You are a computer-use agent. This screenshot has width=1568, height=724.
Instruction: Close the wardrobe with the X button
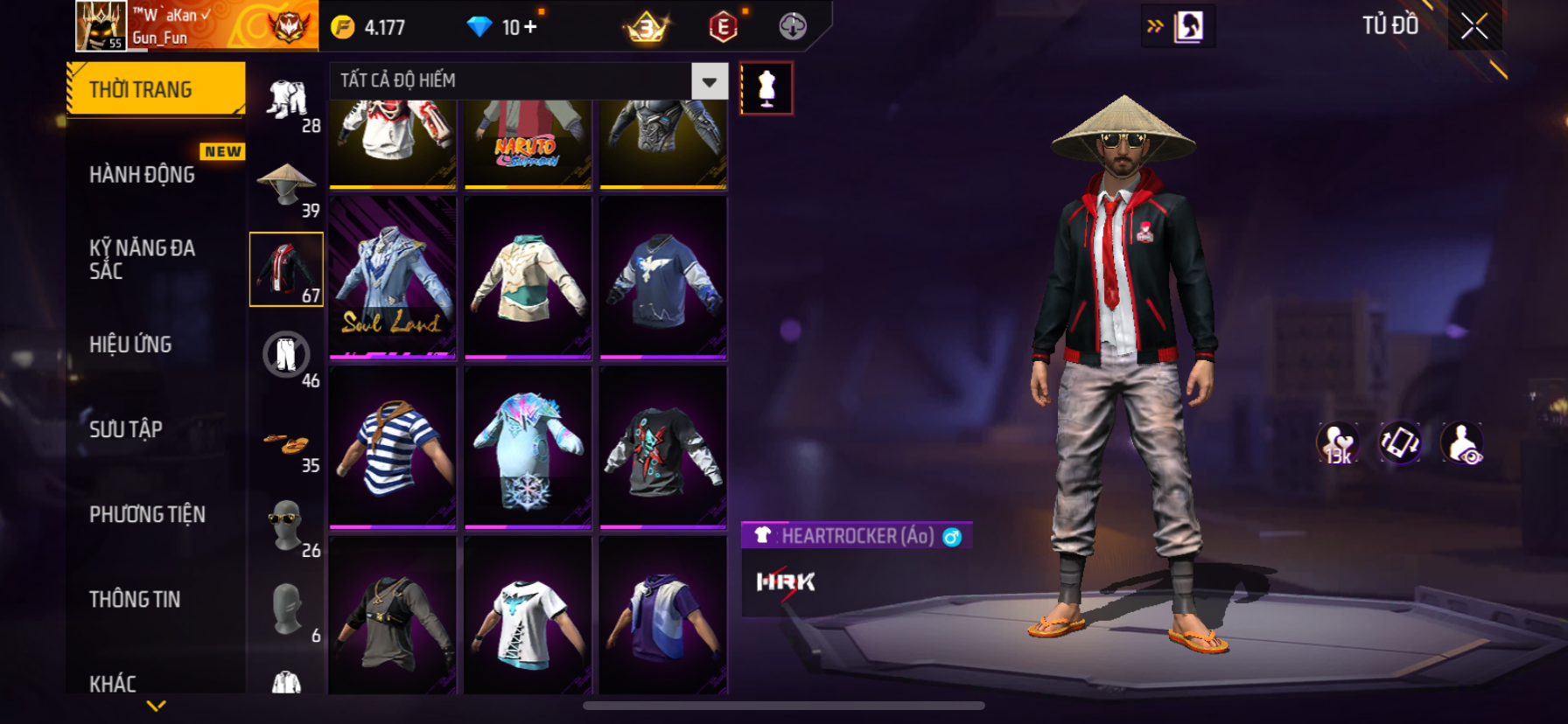[x=1474, y=27]
